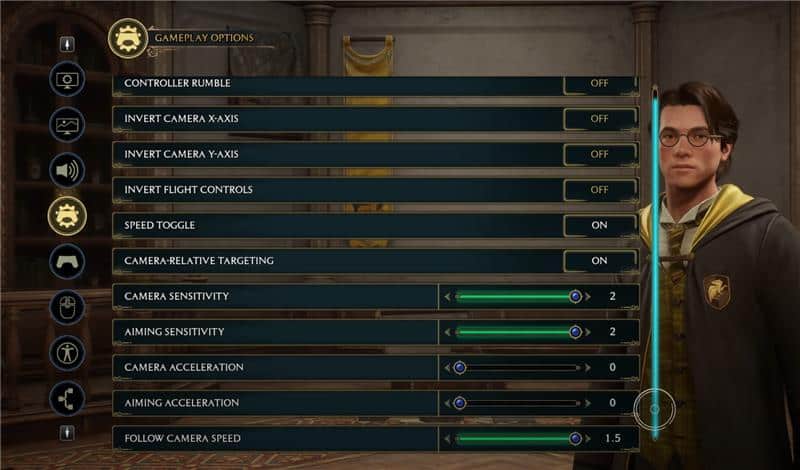800x470 pixels.
Task: Click the Follow Camera Speed slider handle
Action: tap(575, 438)
